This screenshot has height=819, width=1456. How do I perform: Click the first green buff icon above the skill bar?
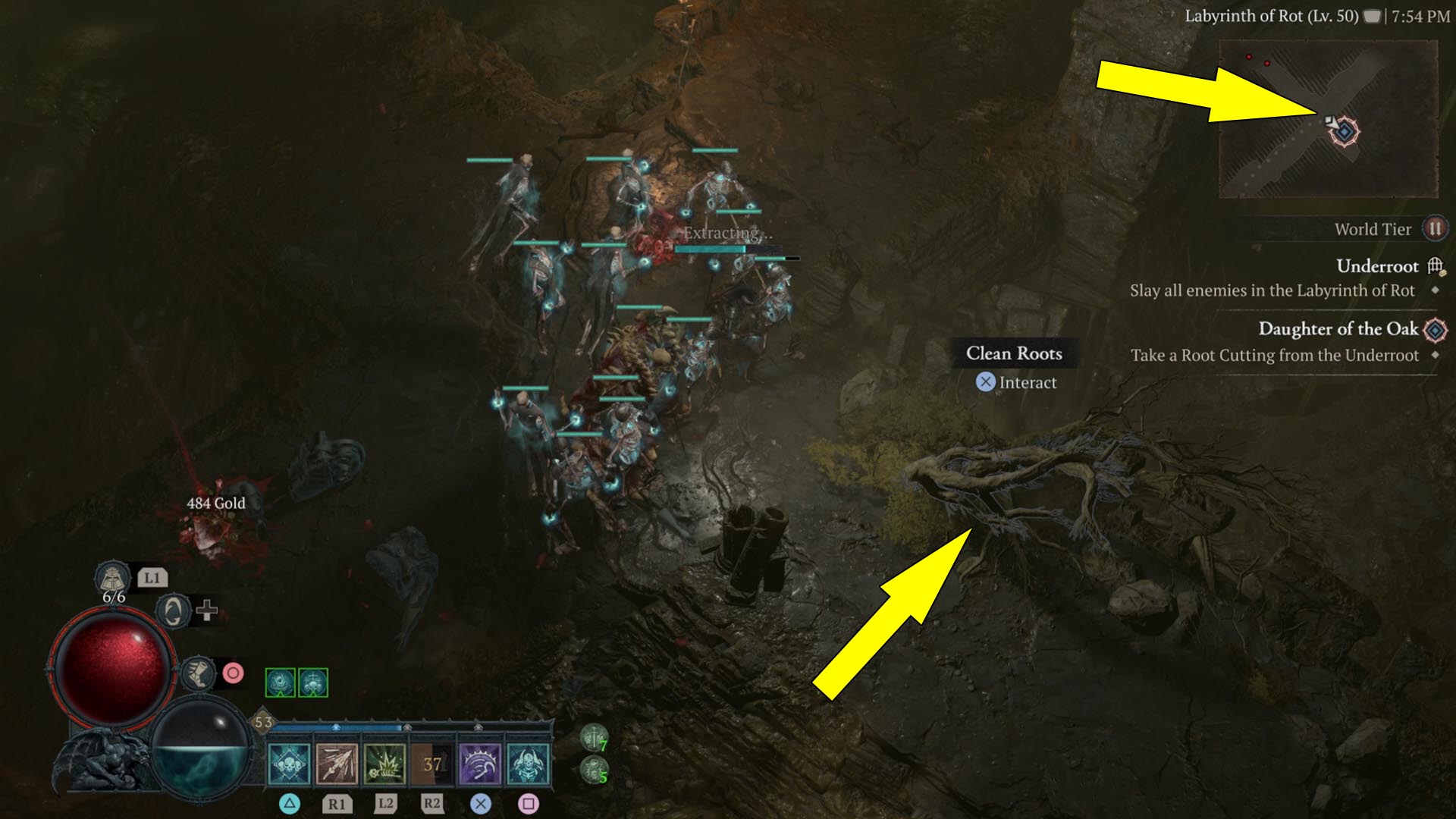281,682
